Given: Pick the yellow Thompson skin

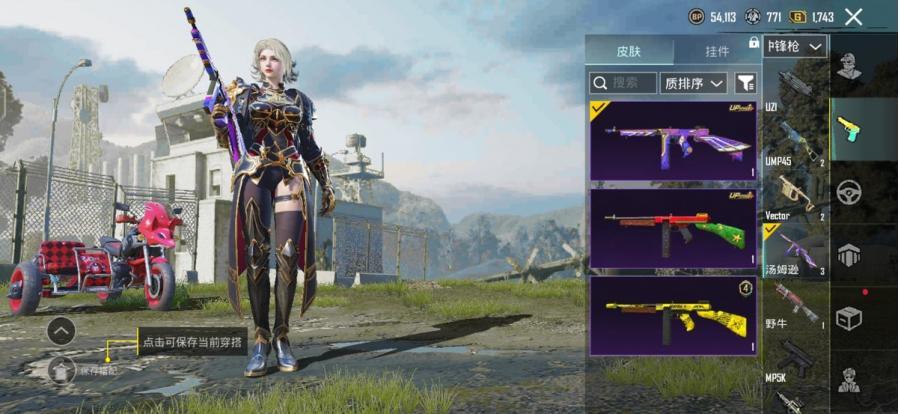Looking at the screenshot, I should [672, 316].
